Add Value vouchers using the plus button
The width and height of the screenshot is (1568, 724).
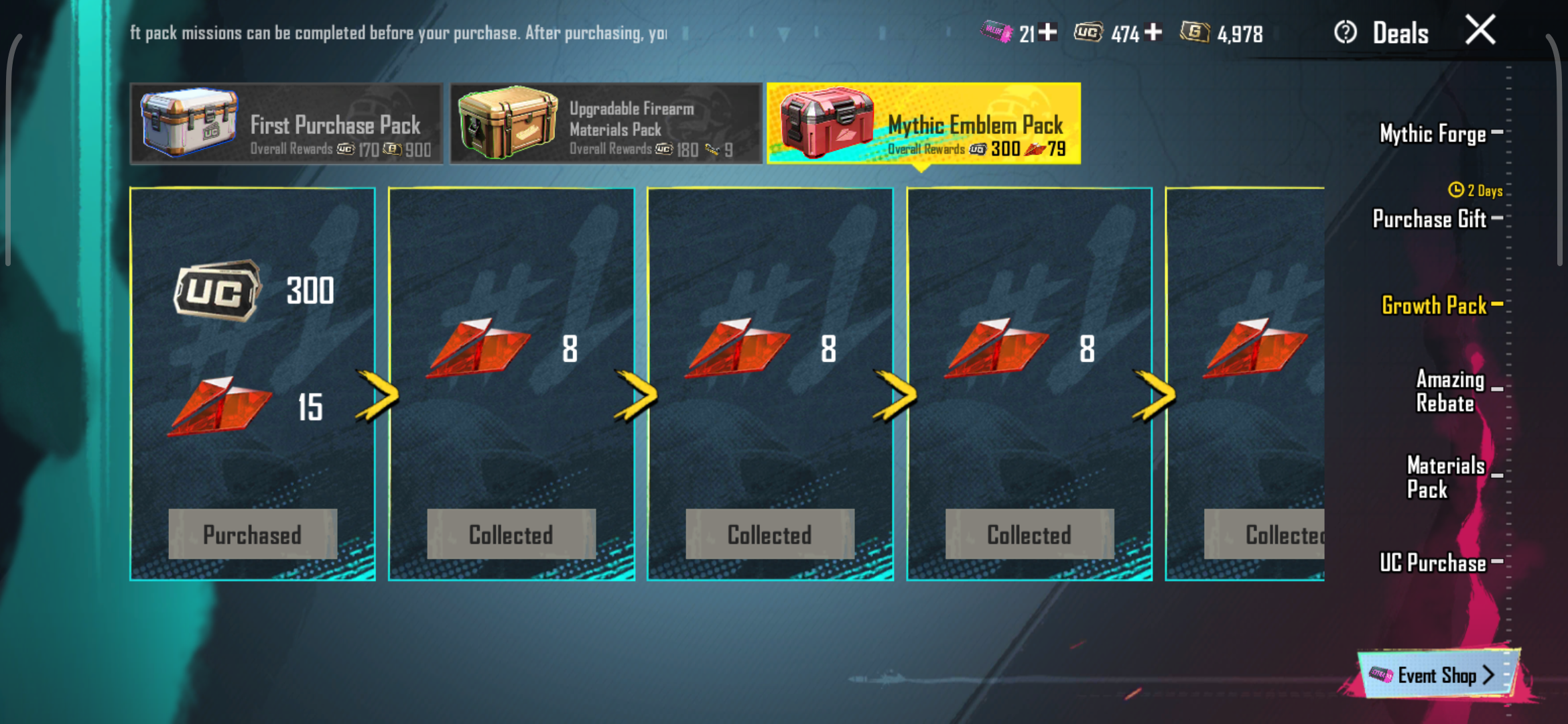pos(1047,32)
